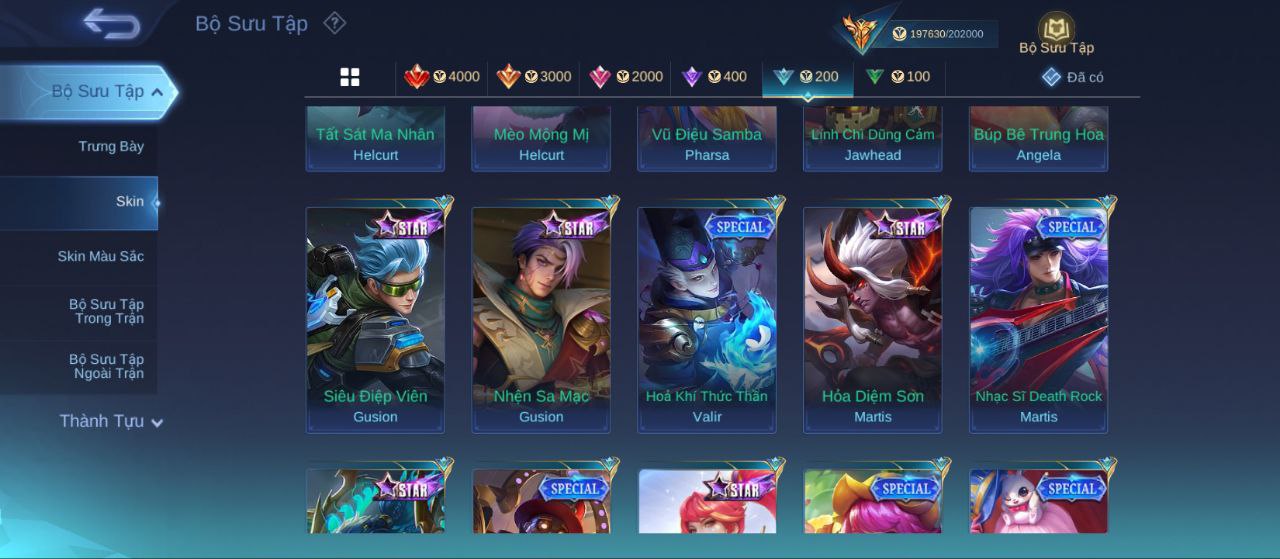Select the Skin Màu Sắc menu entry
Screen dimensions: 1280x559
pyautogui.click(x=100, y=256)
